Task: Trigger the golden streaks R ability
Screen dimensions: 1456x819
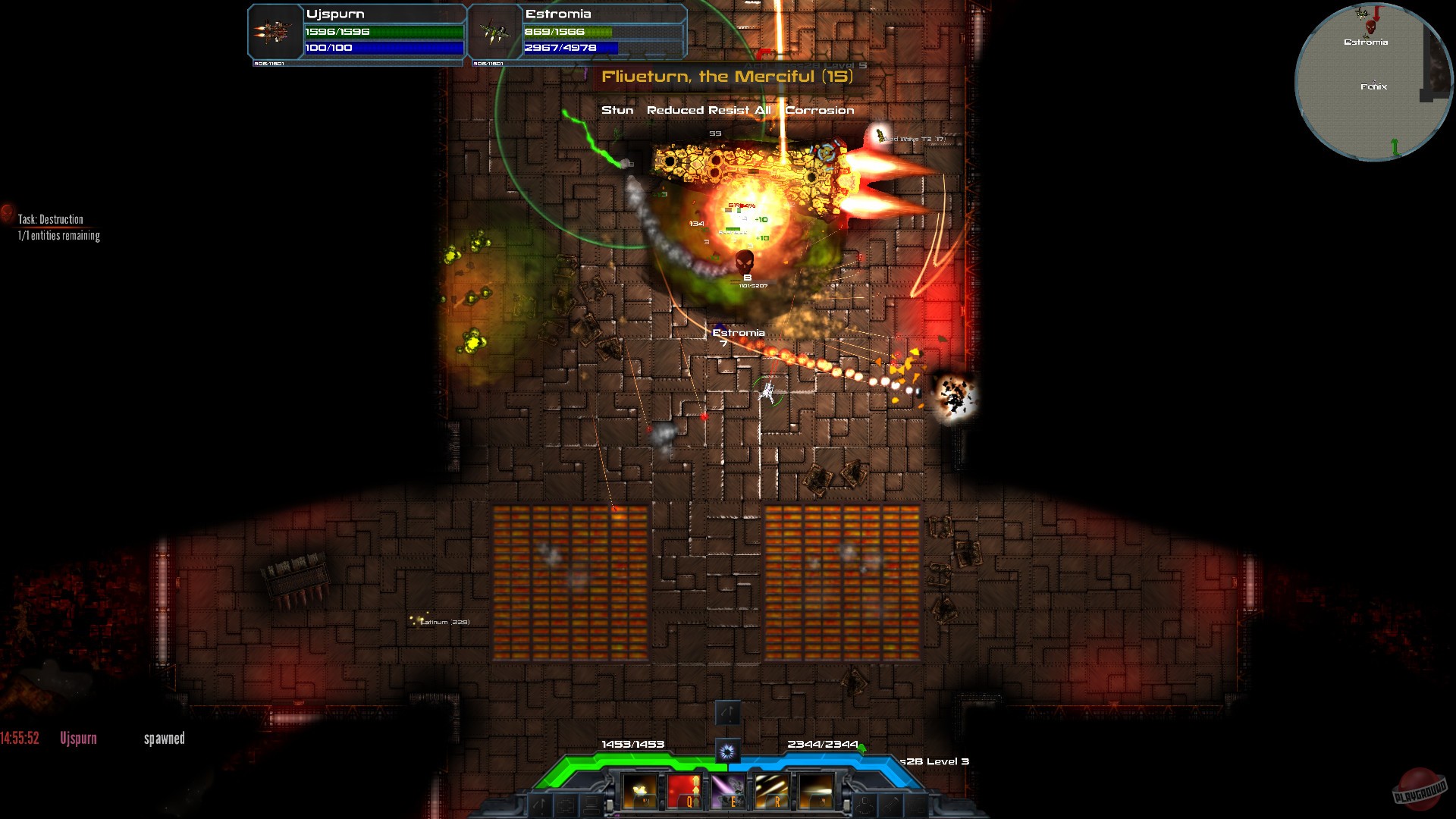Action: 771,791
